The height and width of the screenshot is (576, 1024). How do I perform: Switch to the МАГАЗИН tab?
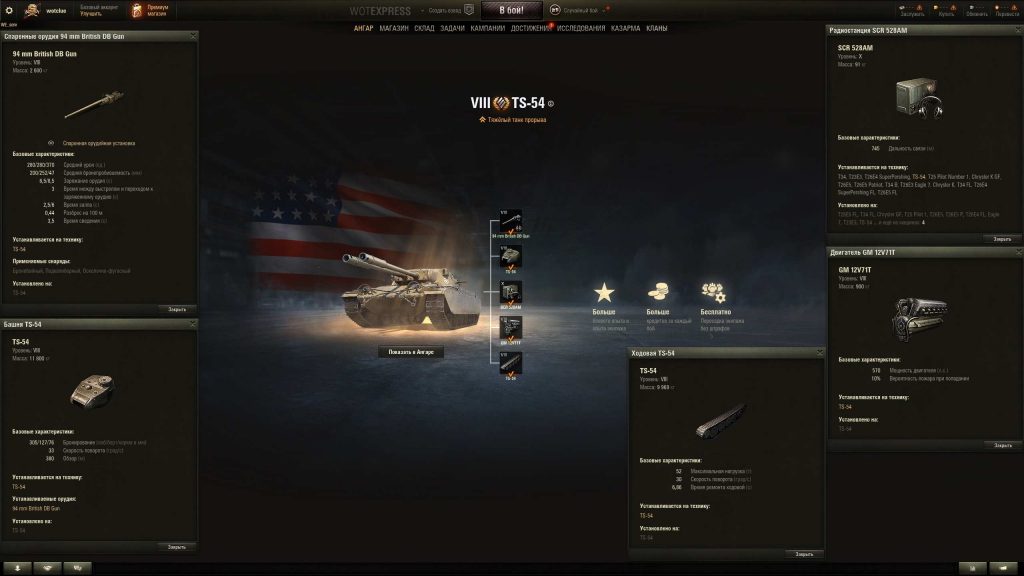click(394, 28)
